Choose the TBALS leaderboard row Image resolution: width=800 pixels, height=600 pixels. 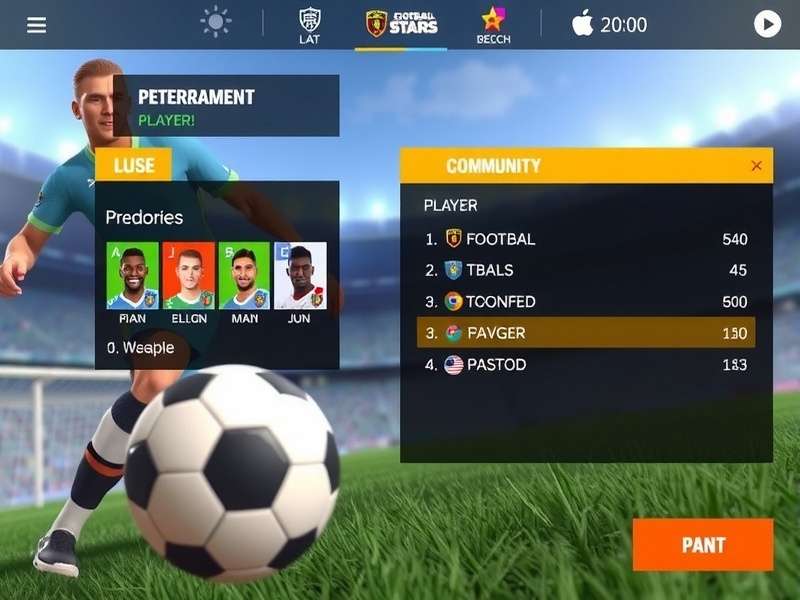(x=586, y=270)
